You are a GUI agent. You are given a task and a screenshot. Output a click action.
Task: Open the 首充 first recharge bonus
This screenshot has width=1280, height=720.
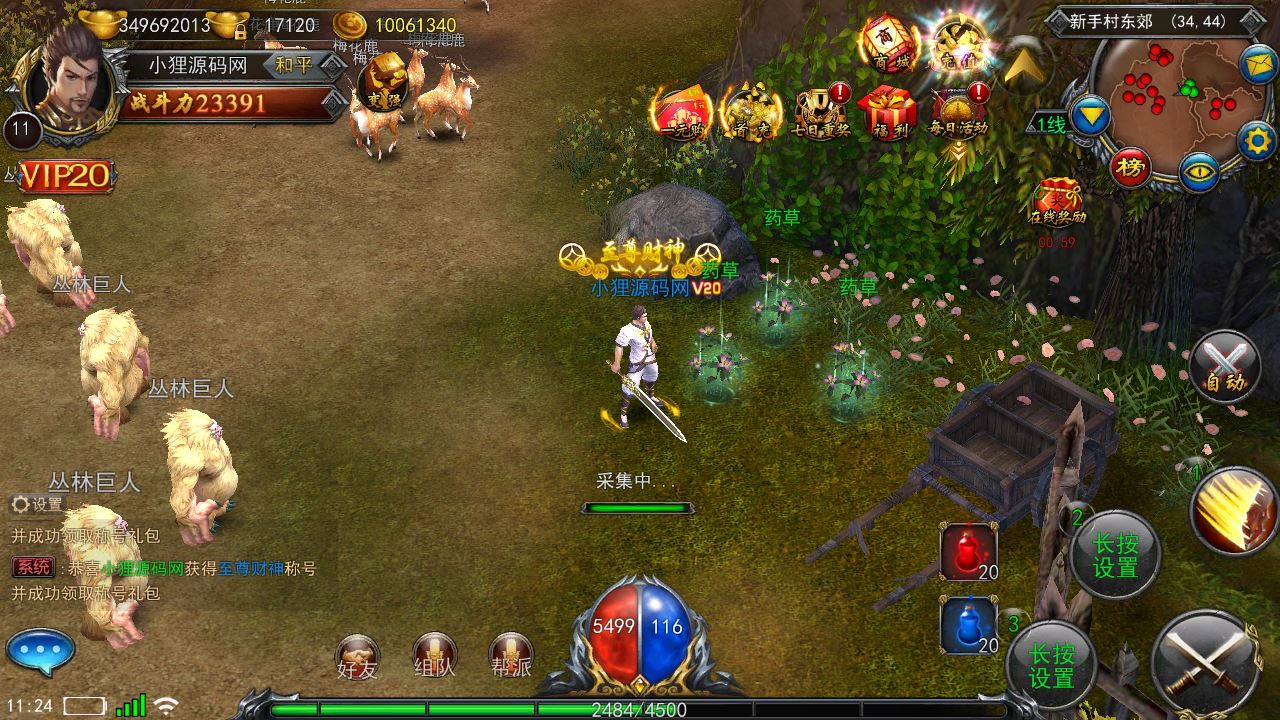click(750, 112)
